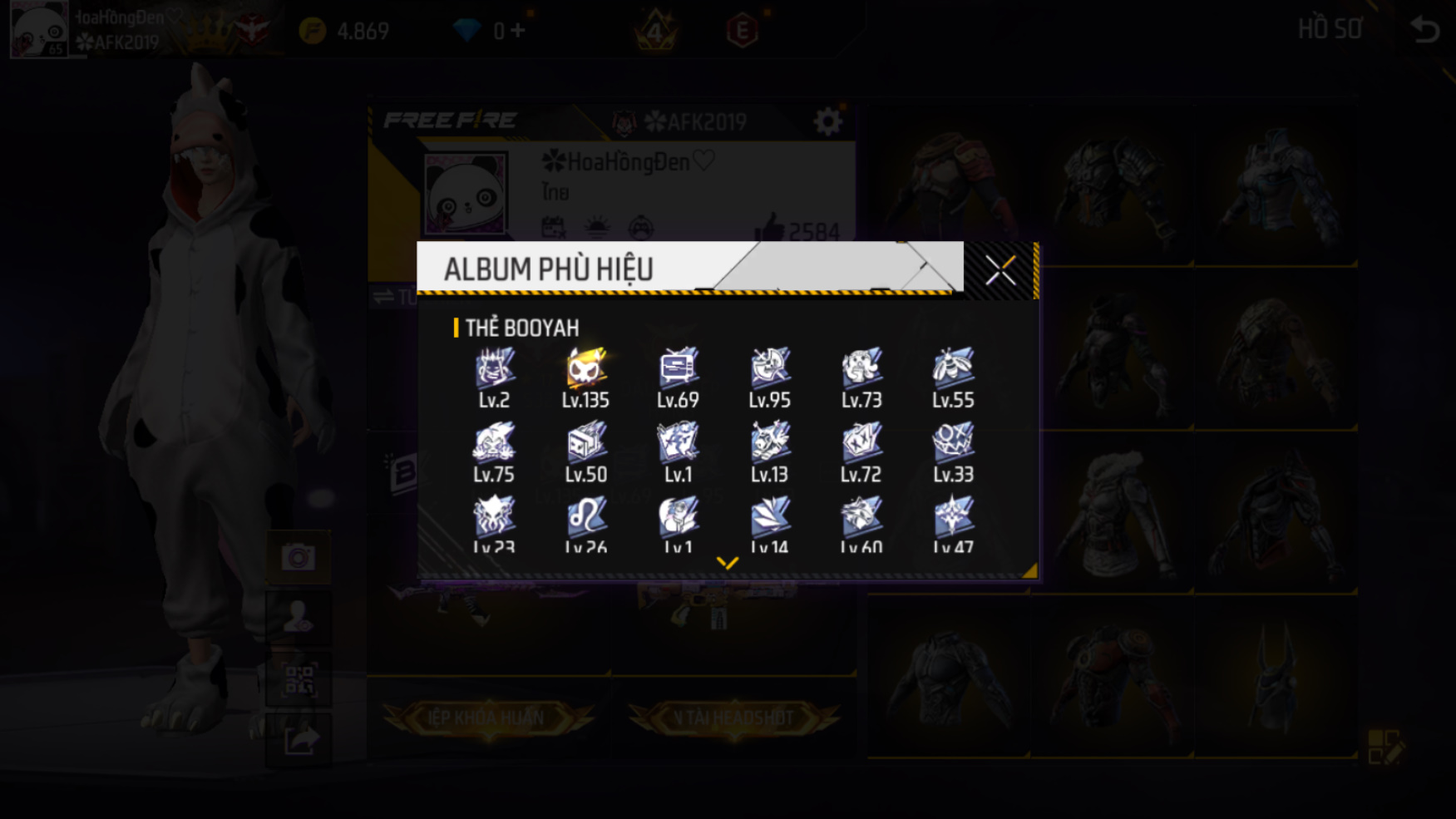Select the Lv.135 Booyah badge
Screen dimensions: 1456x819
coord(585,368)
